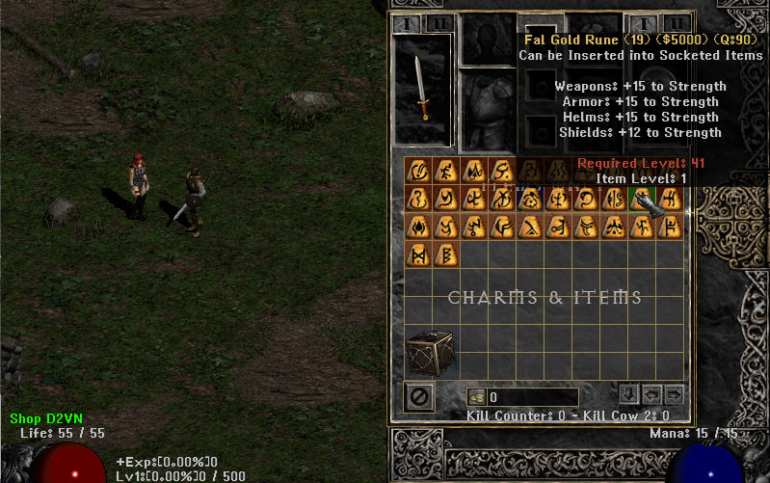Click the right arrow button below the grid

pyautogui.click(x=674, y=393)
